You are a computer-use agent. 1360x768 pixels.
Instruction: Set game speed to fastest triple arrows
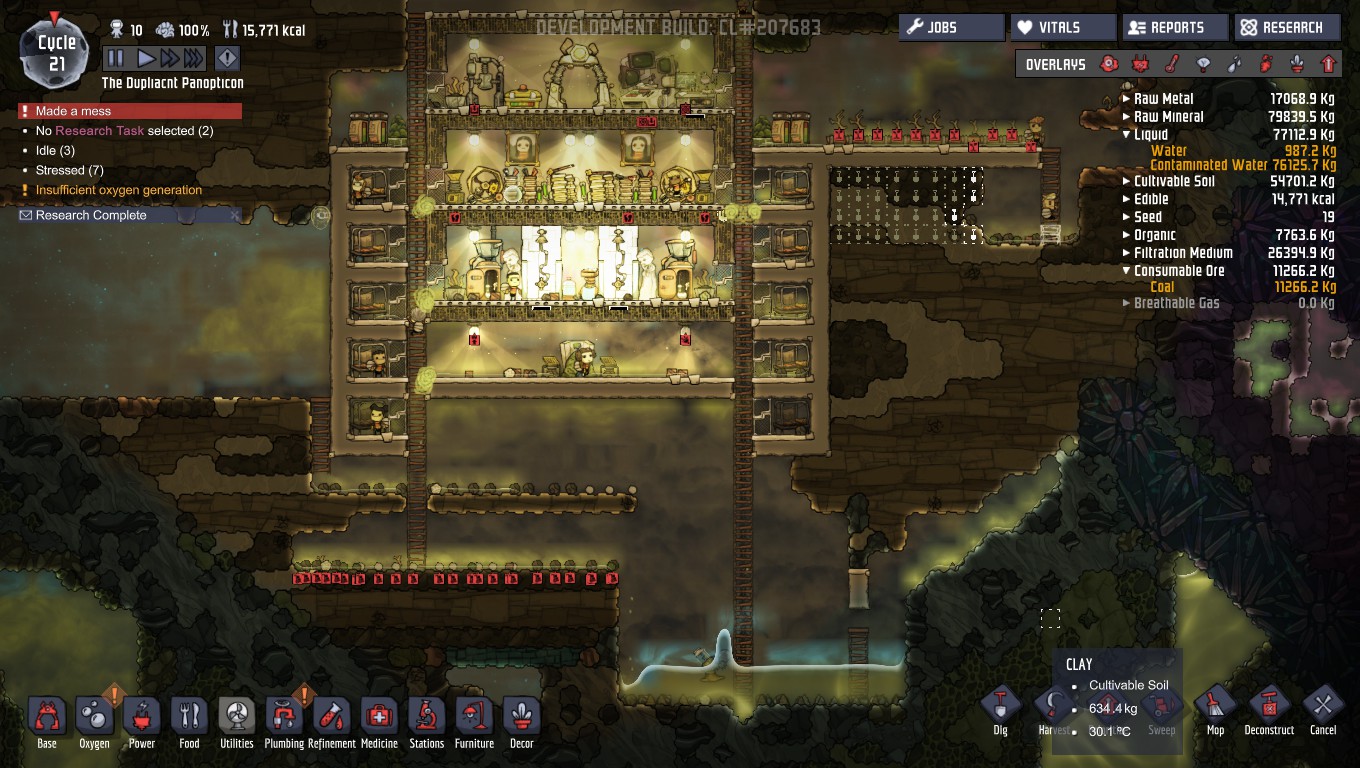coord(194,58)
